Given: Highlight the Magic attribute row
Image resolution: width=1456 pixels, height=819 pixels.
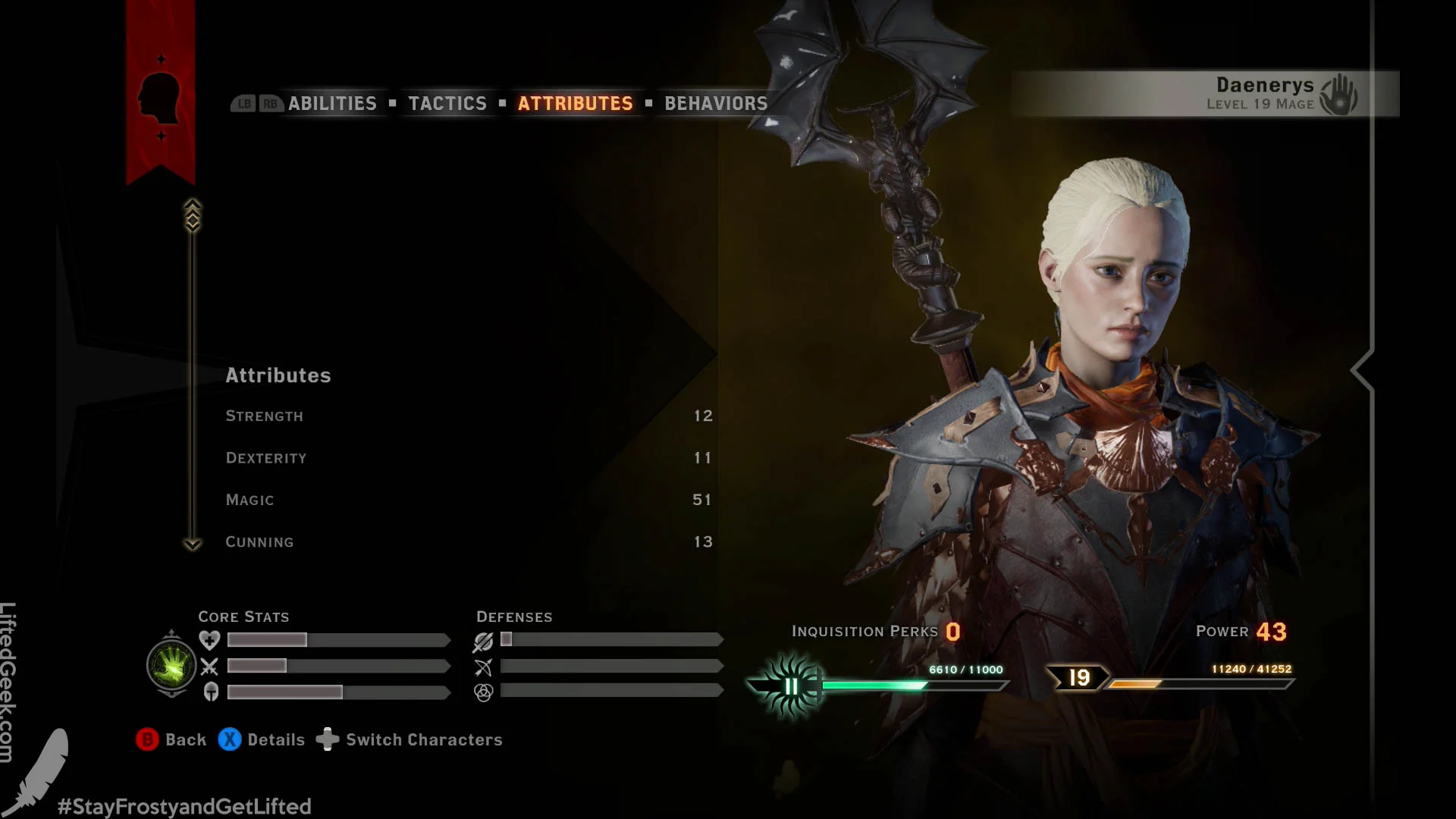Looking at the screenshot, I should pos(468,500).
